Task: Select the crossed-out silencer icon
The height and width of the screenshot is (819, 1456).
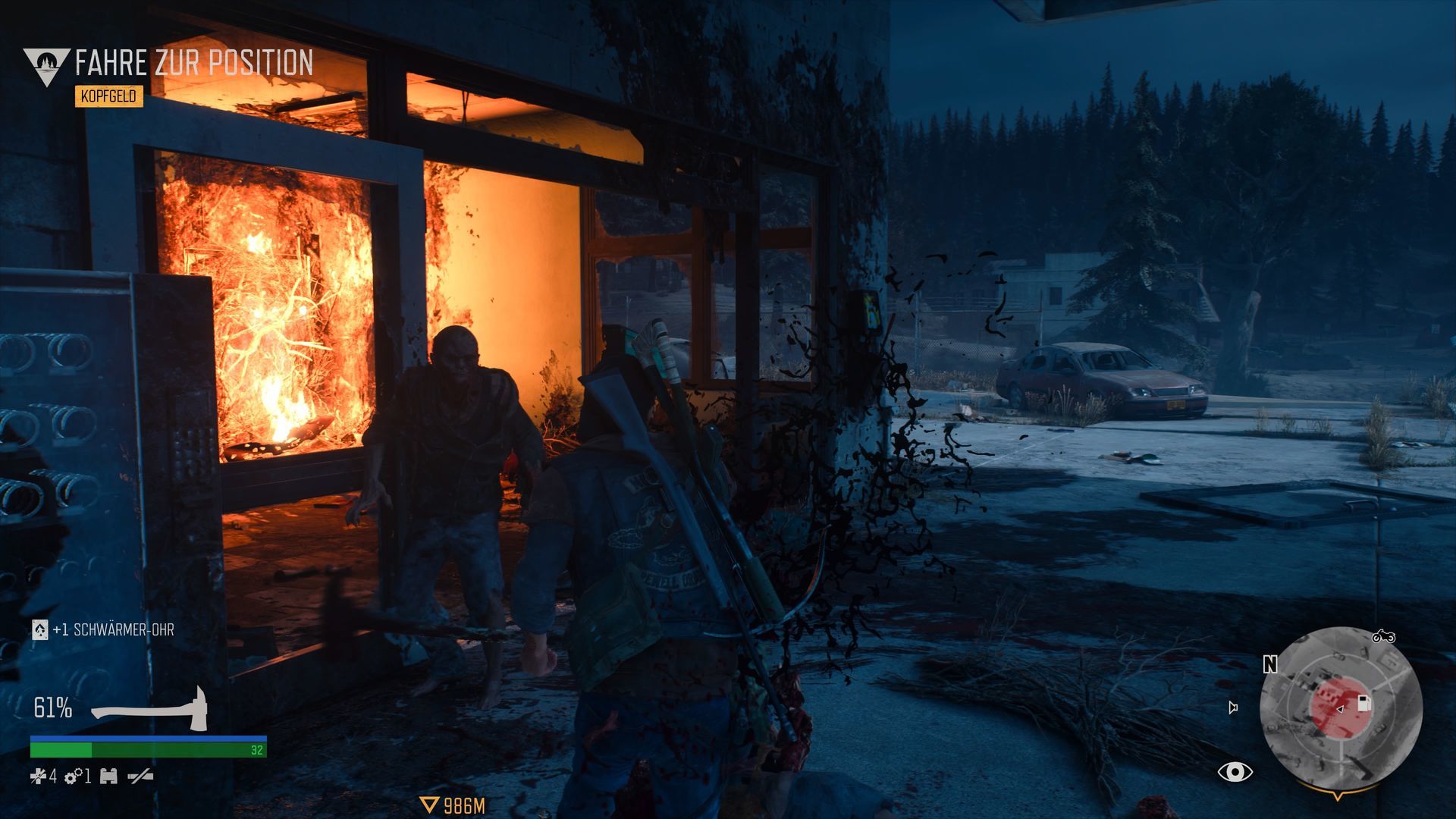Action: (140, 776)
